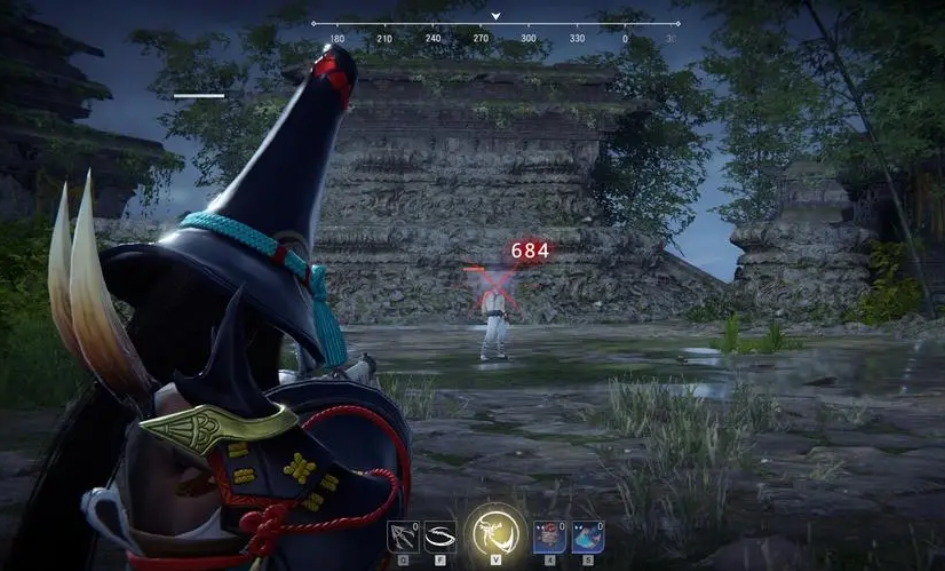The height and width of the screenshot is (571, 945).
Task: Use the swirling slash skill slot
Action: point(440,536)
